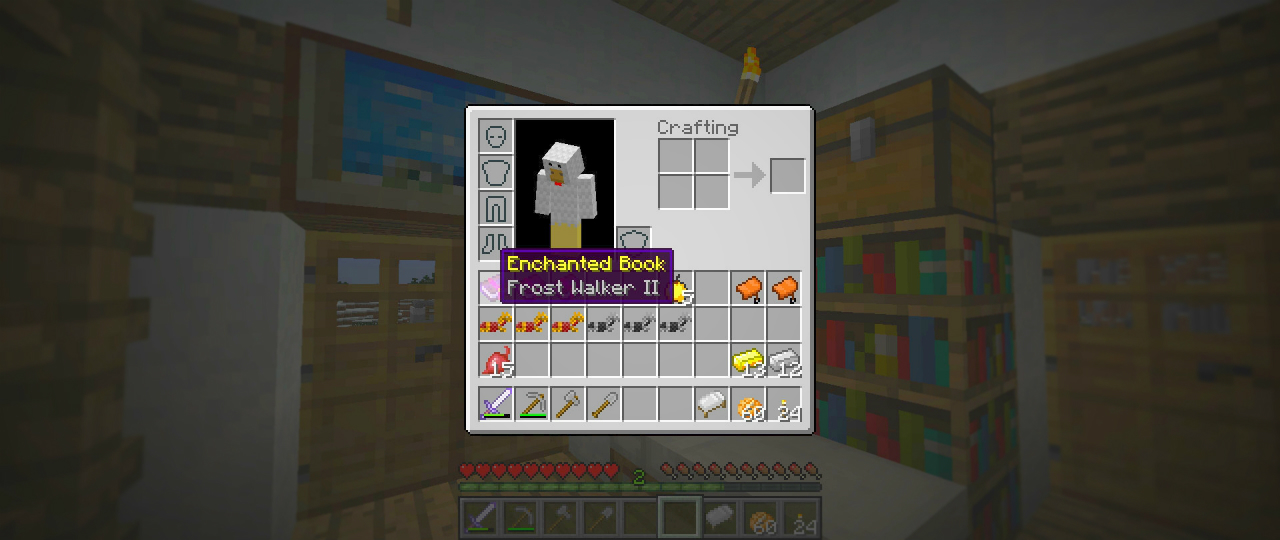The height and width of the screenshot is (540, 1280).
Task: Select the empty chestplate armor slot
Action: (x=496, y=172)
